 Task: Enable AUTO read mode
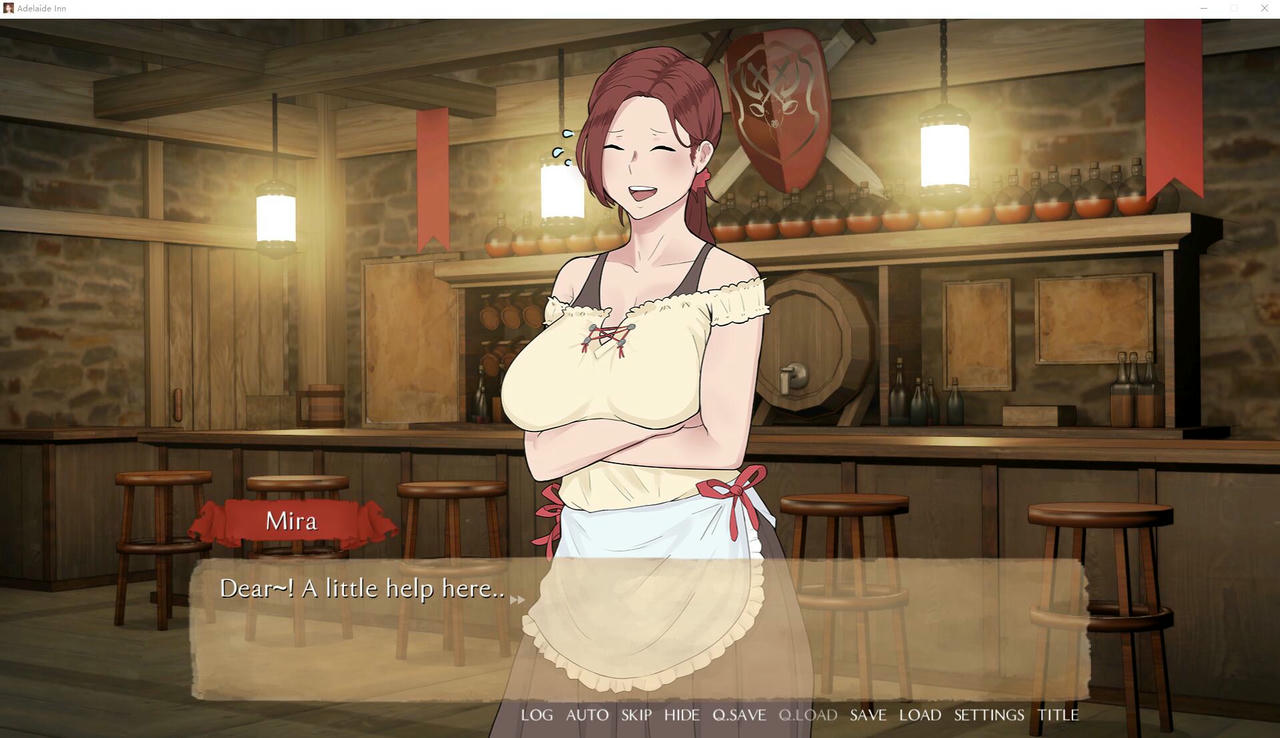(588, 714)
